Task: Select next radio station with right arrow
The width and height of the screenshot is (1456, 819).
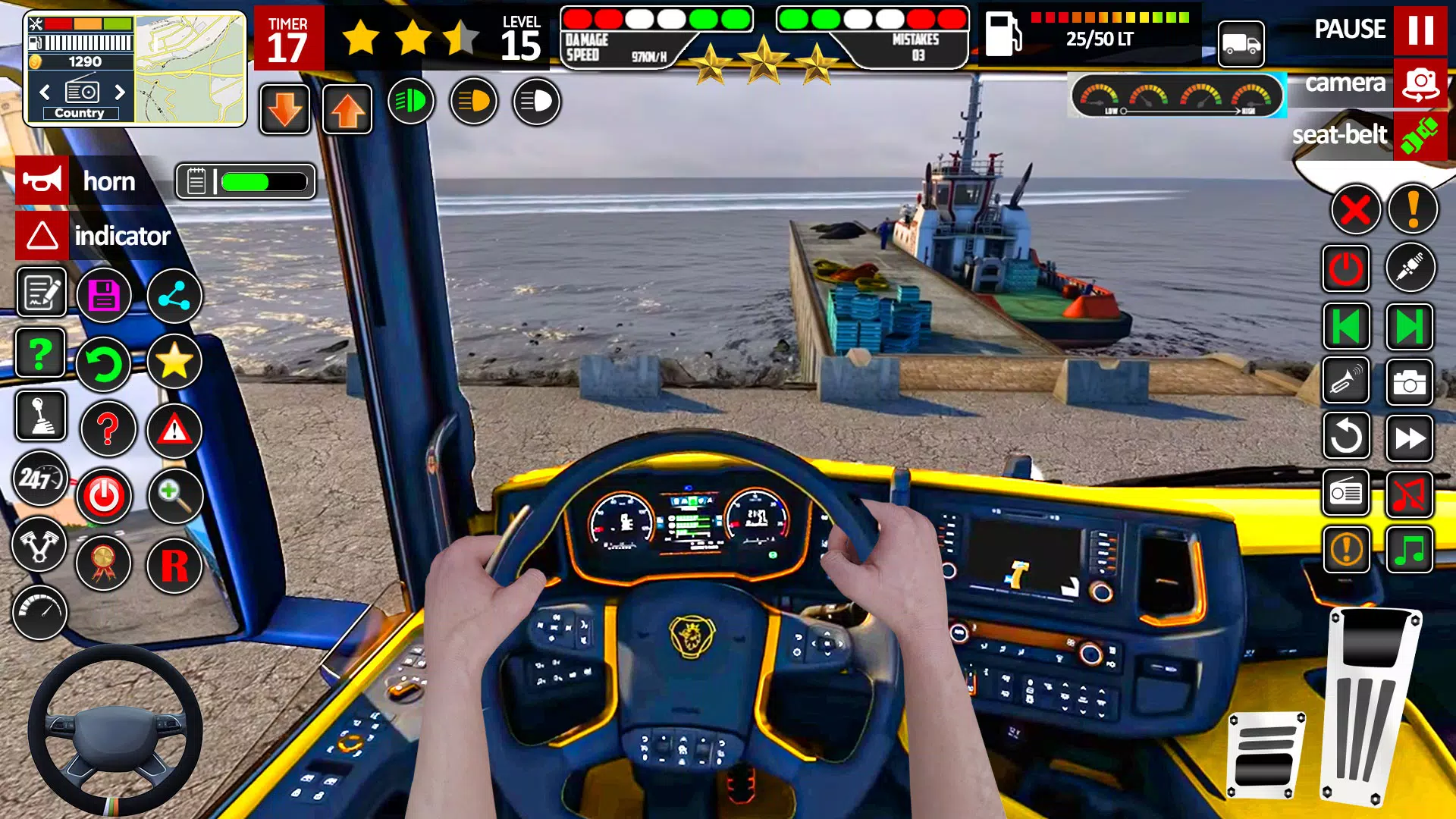Action: (120, 94)
